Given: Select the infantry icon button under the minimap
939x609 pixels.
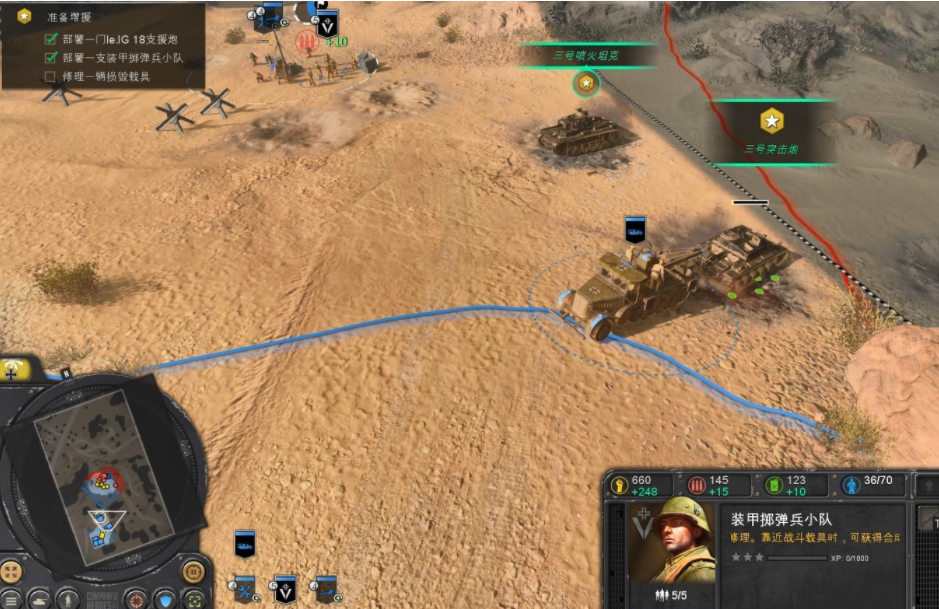Looking at the screenshot, I should pyautogui.click(x=68, y=598).
